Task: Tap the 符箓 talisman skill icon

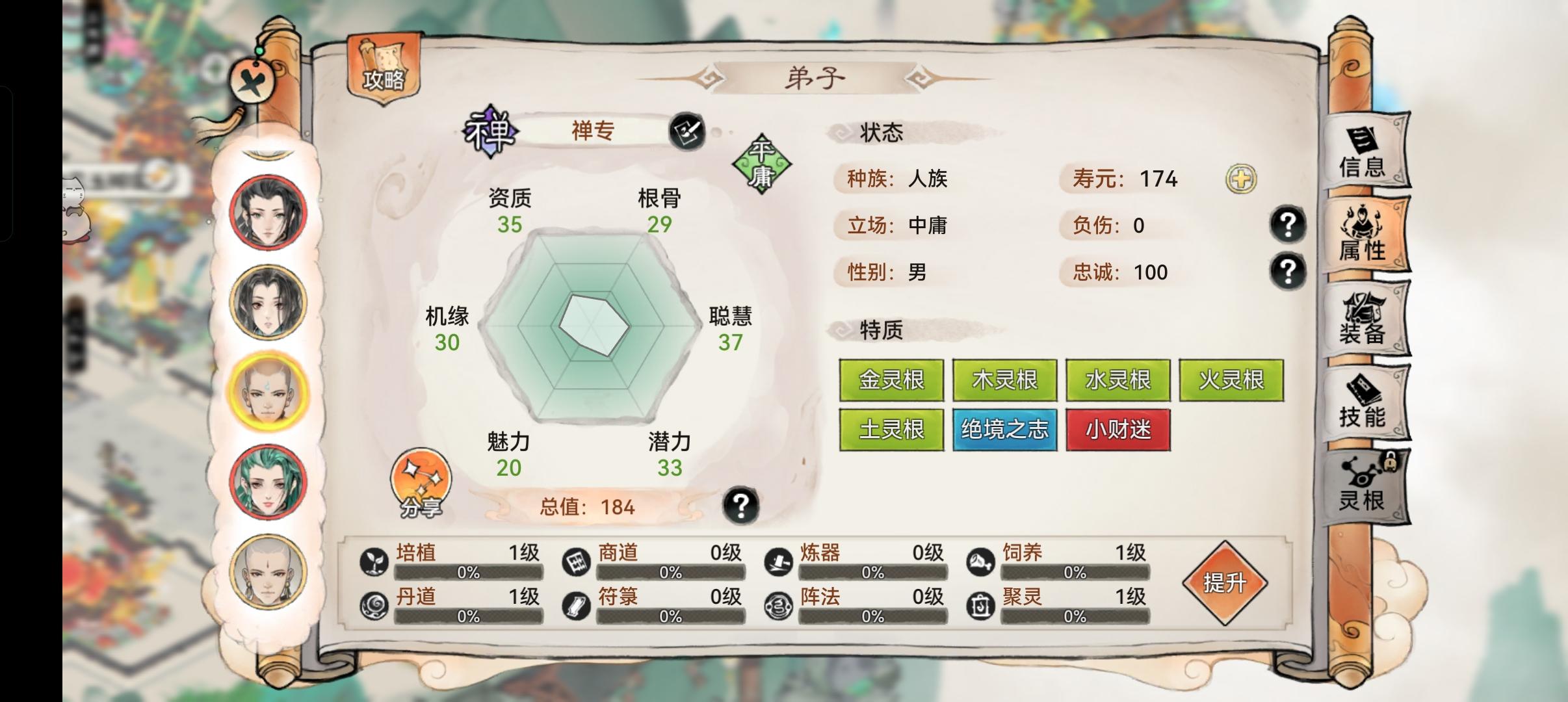Action: [x=576, y=604]
